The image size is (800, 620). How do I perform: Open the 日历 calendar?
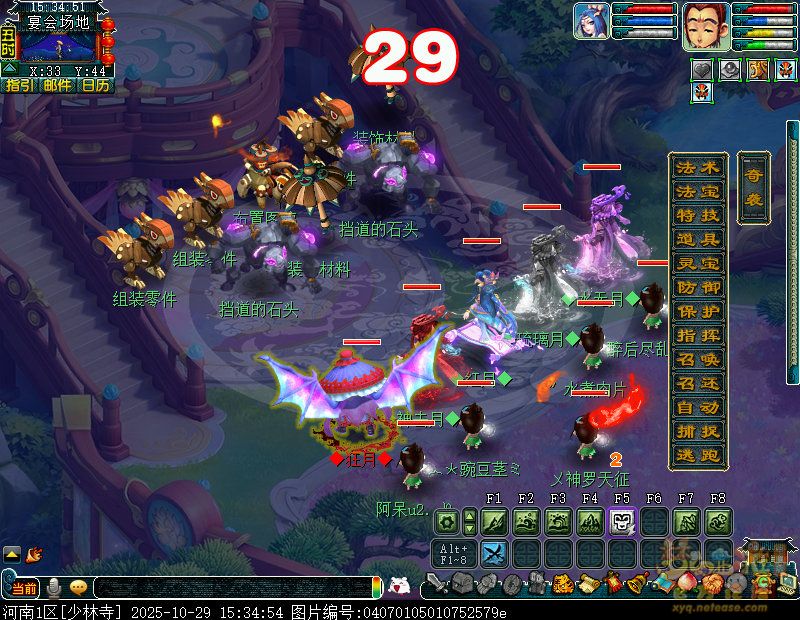click(96, 86)
